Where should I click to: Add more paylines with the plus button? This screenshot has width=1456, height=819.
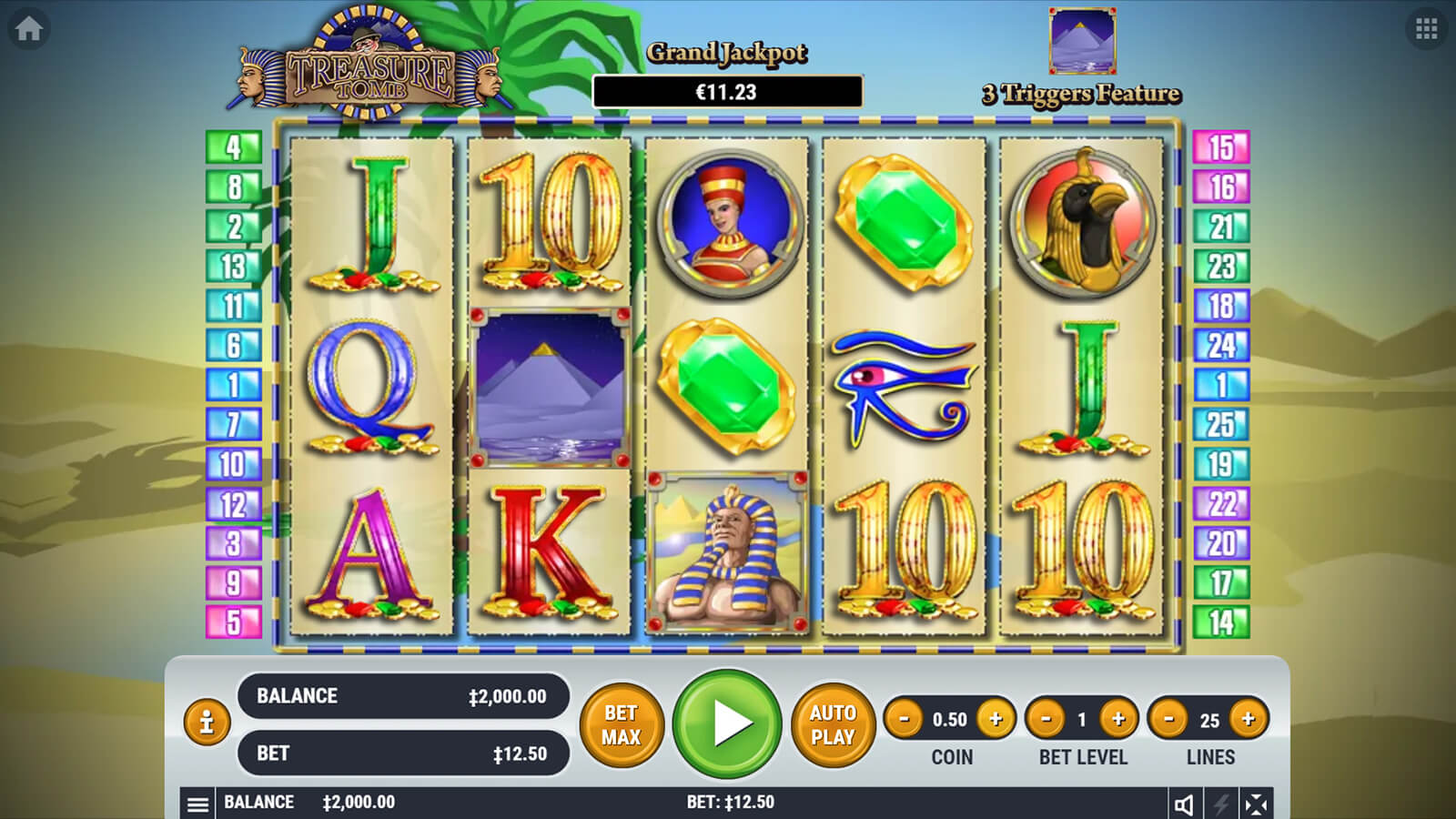coord(1249,719)
